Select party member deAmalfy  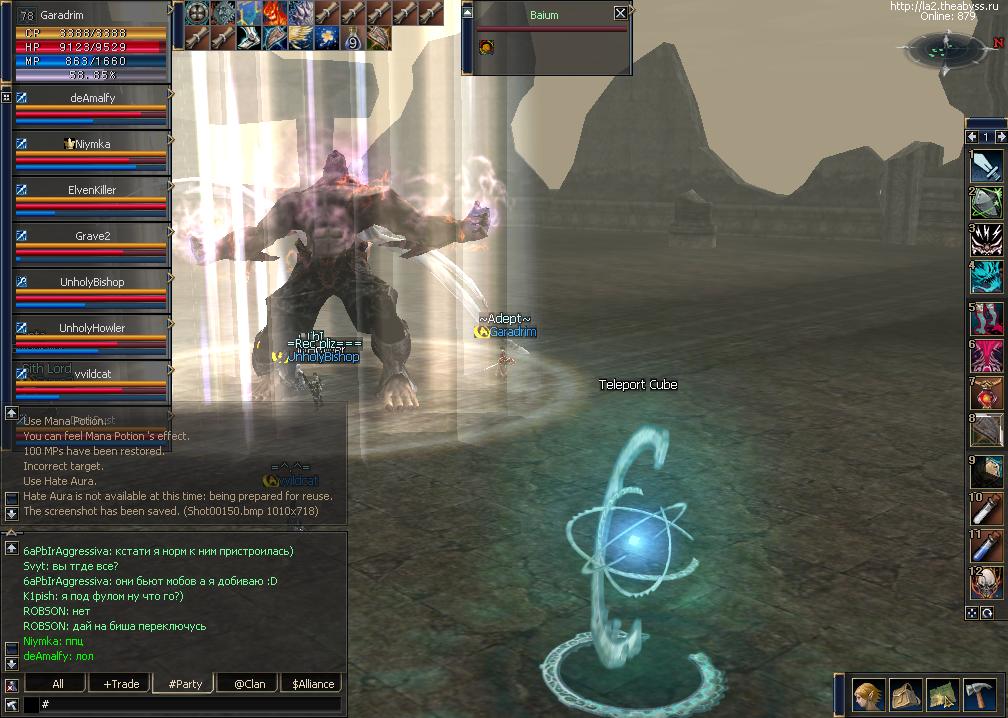[92, 98]
